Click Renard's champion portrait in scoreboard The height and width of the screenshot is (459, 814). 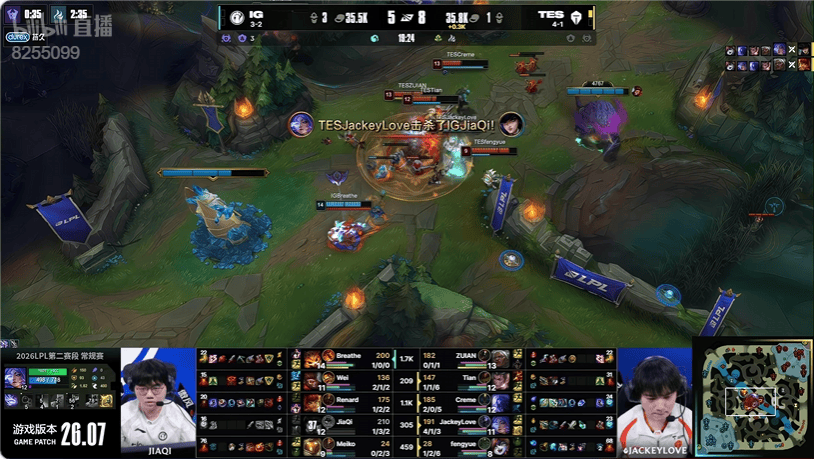point(313,401)
